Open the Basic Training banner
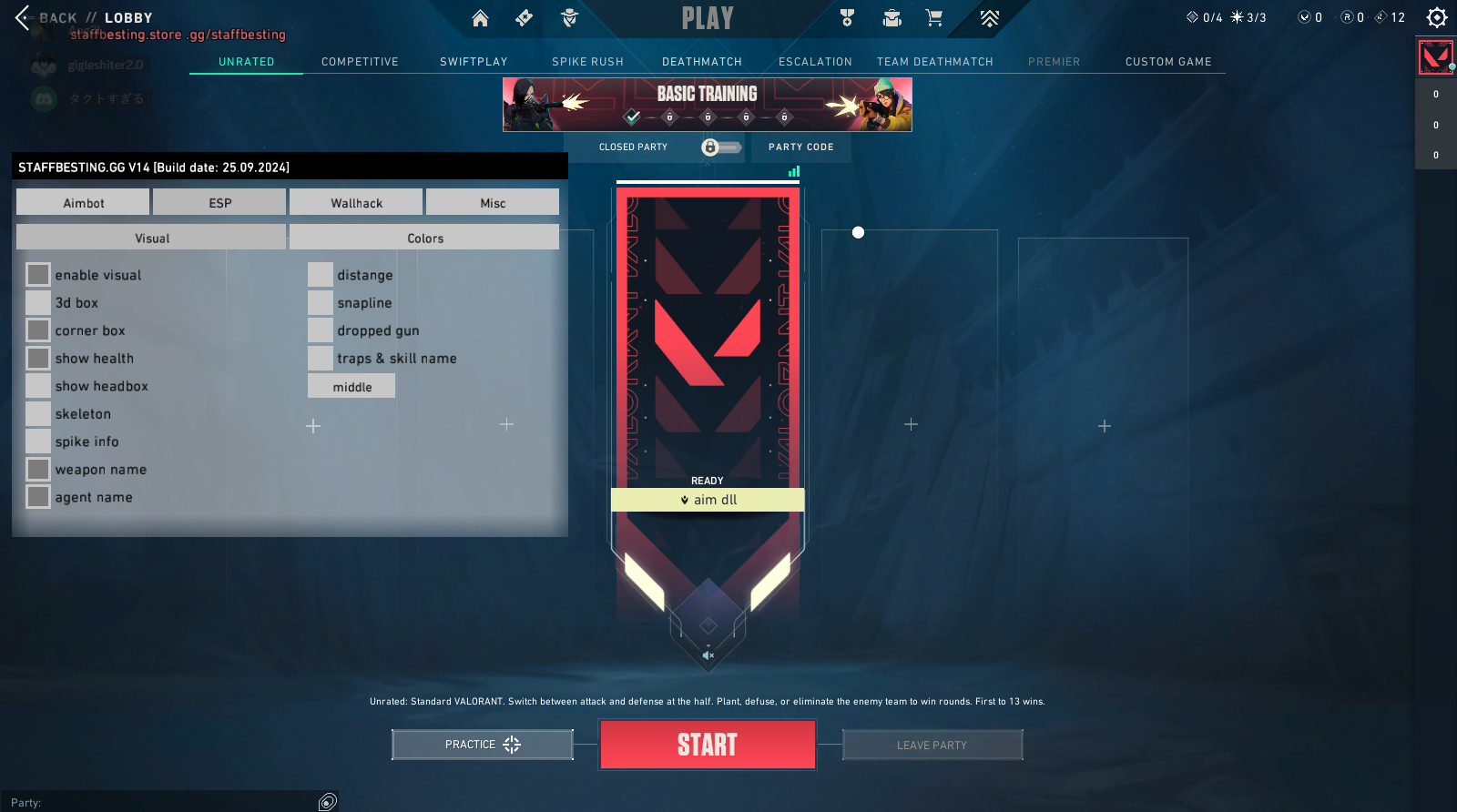This screenshot has height=812, width=1457. point(708,104)
